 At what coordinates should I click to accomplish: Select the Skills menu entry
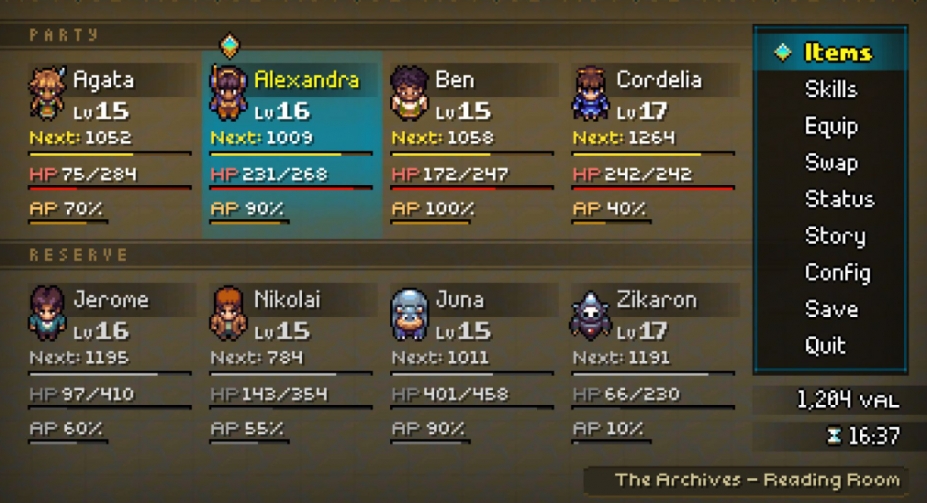pos(831,90)
